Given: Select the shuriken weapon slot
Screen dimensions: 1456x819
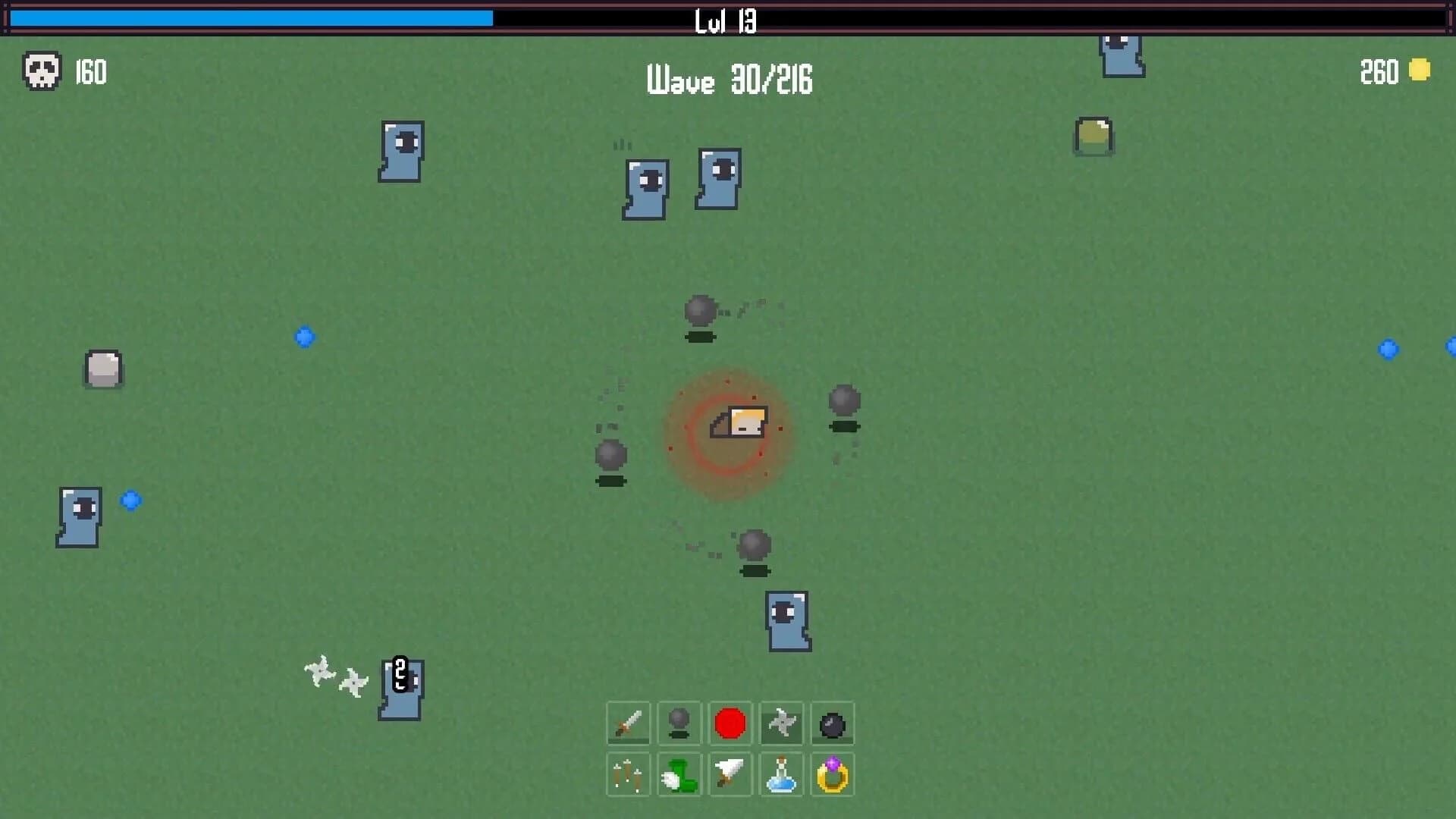Looking at the screenshot, I should (x=781, y=723).
